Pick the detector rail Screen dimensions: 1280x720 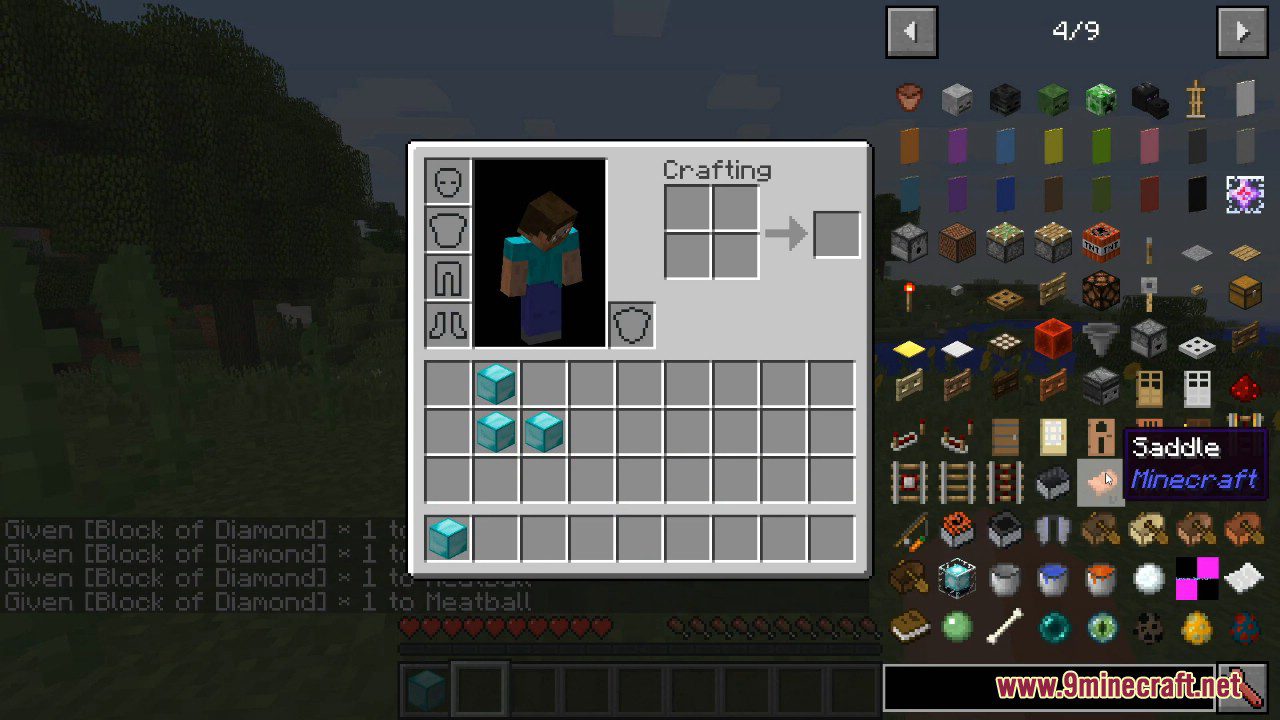[907, 481]
